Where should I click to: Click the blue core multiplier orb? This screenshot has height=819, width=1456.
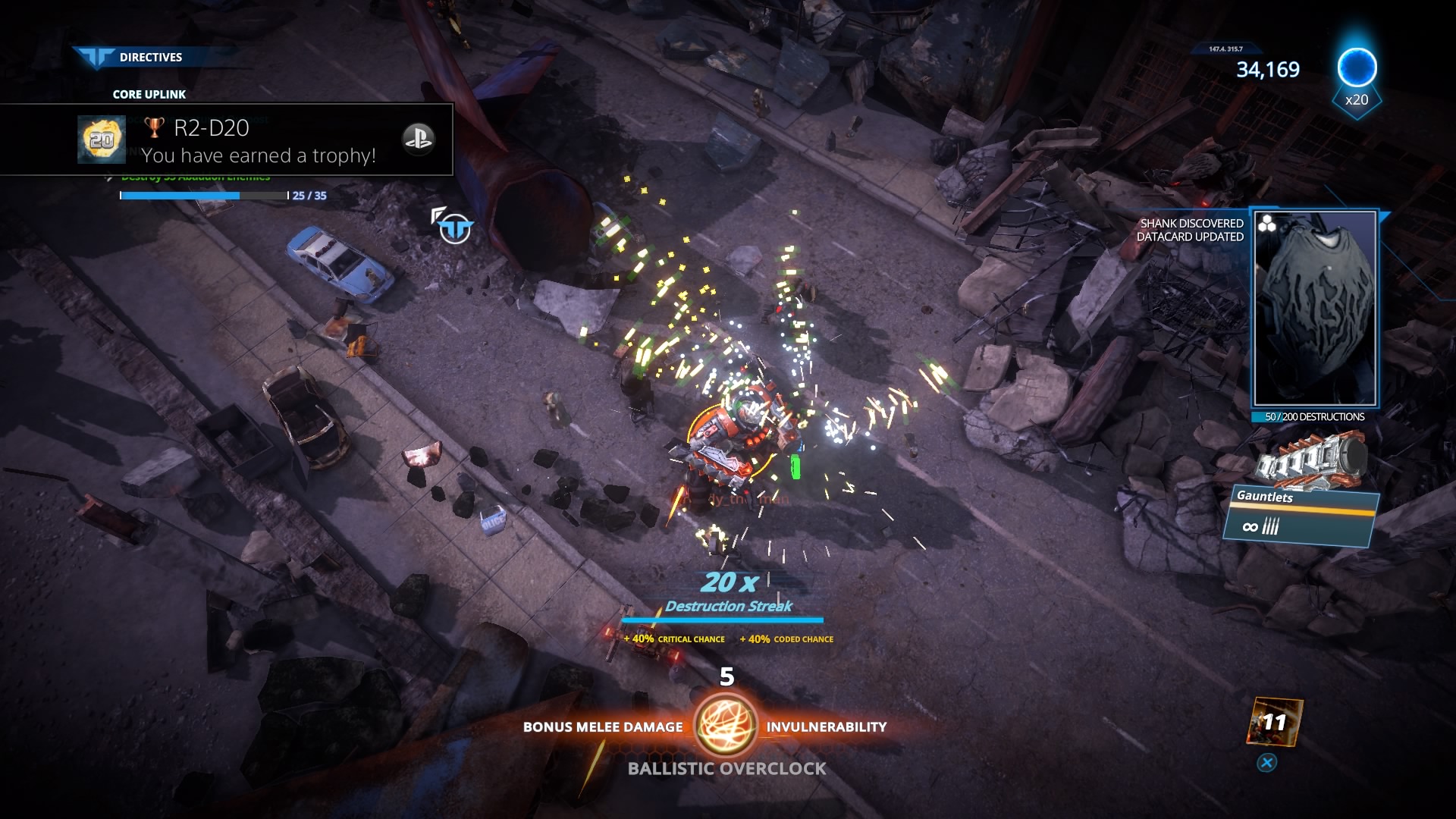click(x=1356, y=68)
